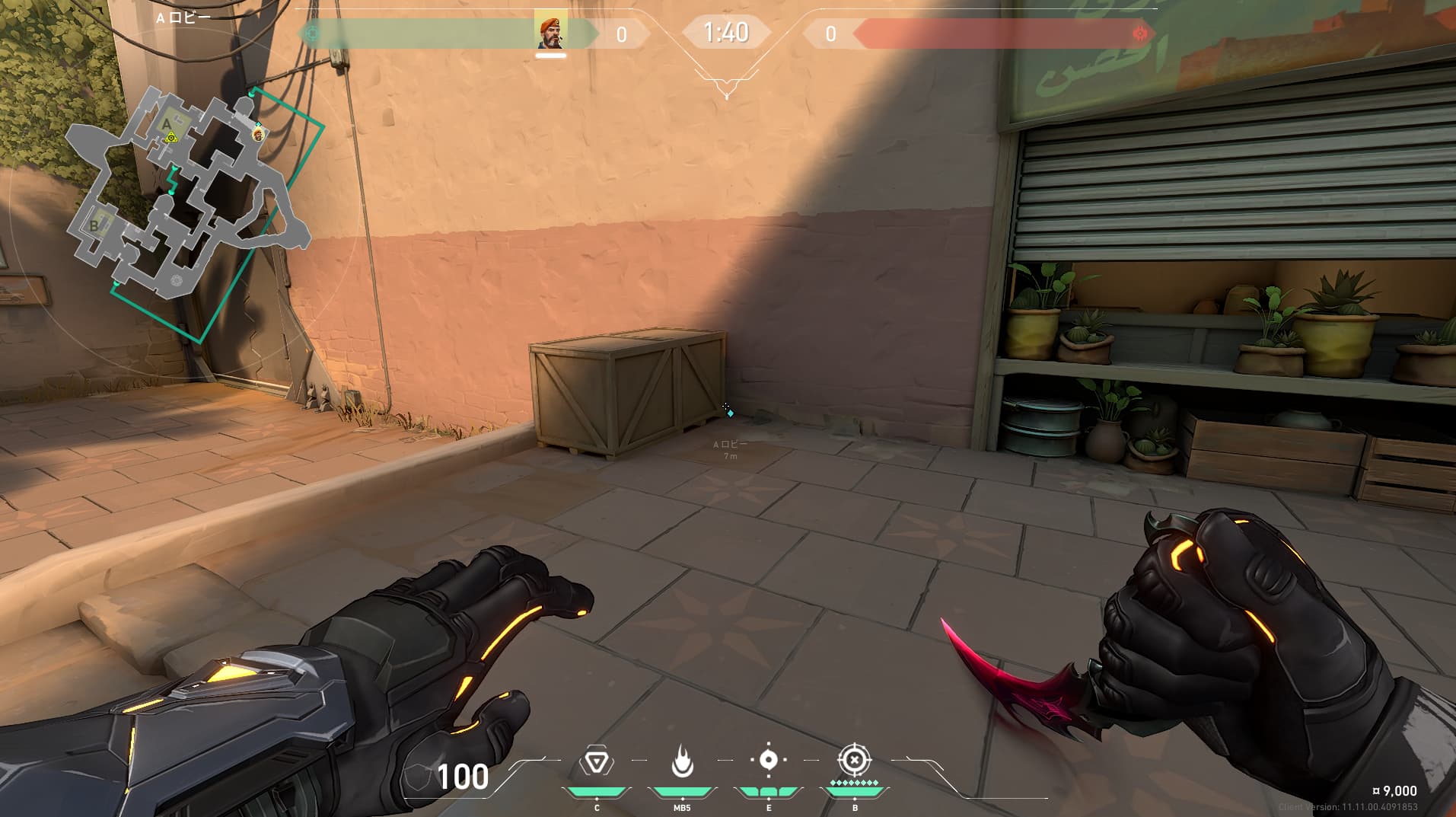Click the B site marker on the minimap
Viewport: 1456px width, 817px height.
[x=95, y=225]
